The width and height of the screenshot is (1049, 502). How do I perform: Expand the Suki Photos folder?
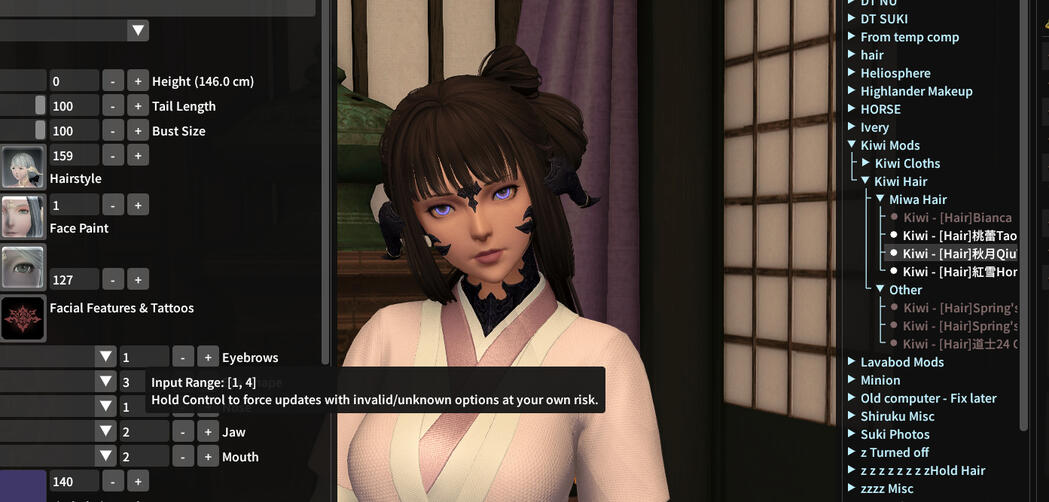852,434
